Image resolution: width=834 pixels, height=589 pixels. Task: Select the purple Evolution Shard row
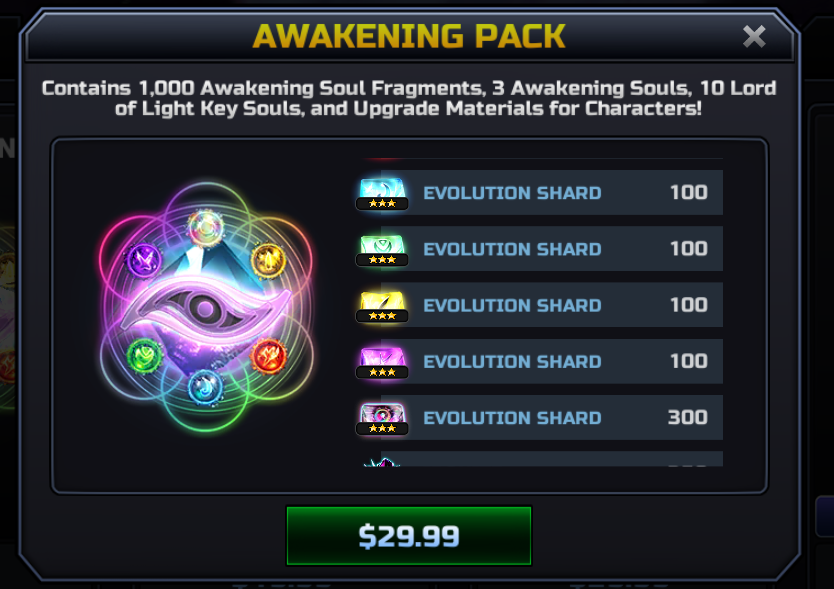click(540, 361)
